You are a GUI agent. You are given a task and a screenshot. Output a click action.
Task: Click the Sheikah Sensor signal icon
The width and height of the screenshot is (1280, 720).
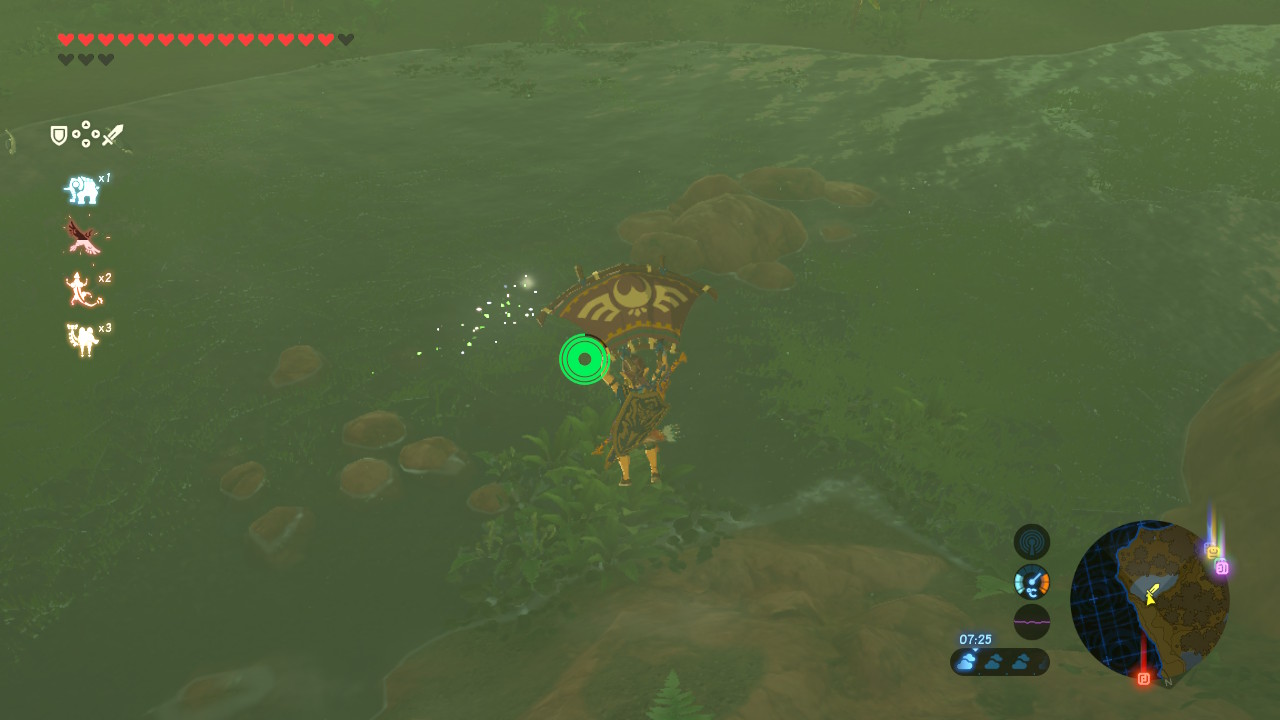(x=1031, y=542)
